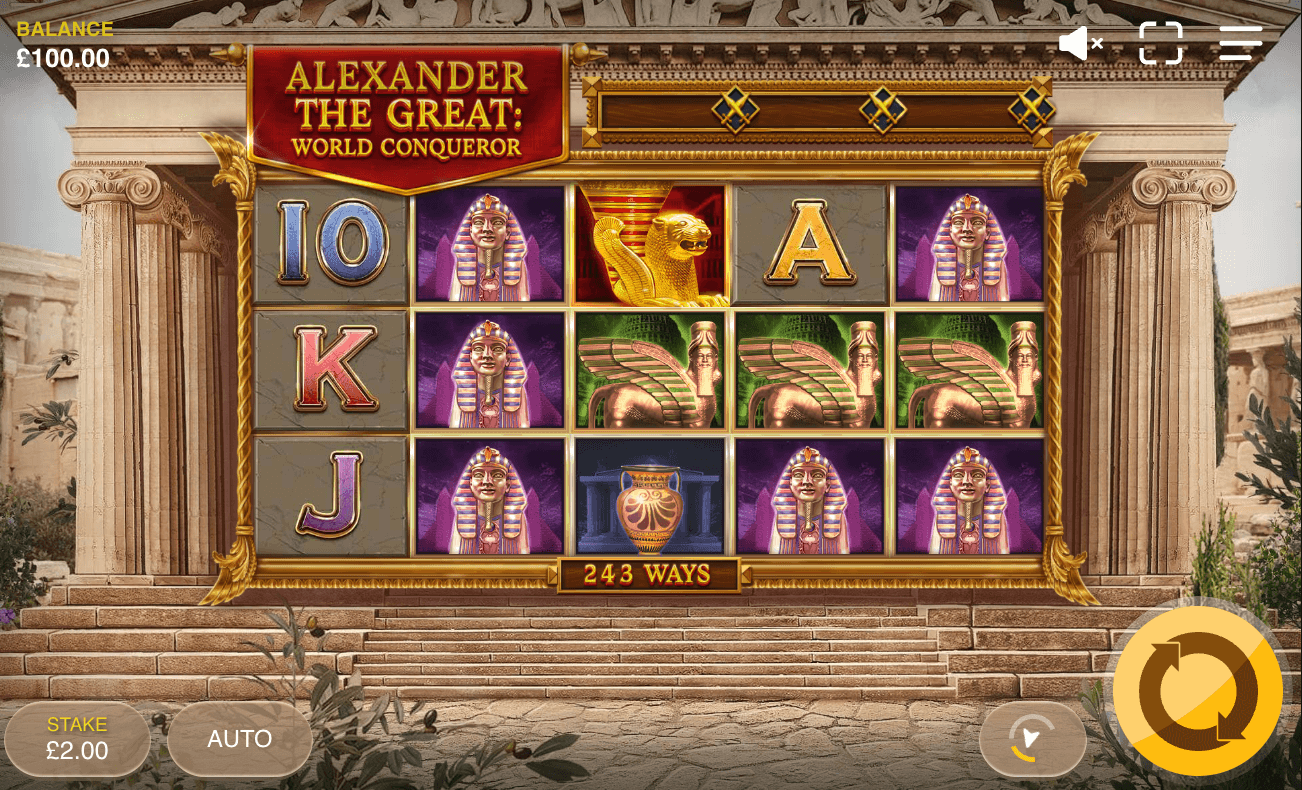Select the blue 10 symbol

coord(329,245)
